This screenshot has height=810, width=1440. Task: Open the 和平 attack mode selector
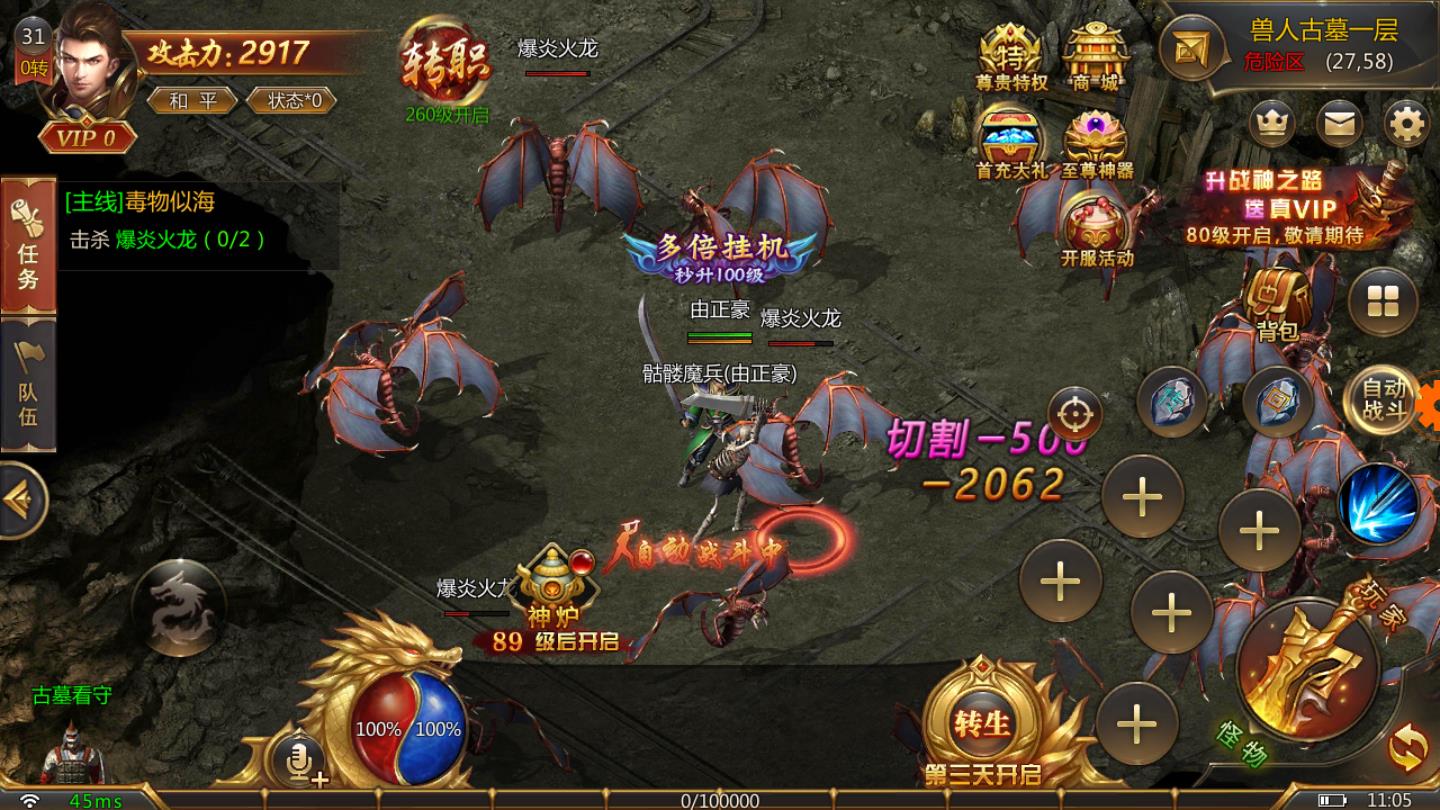193,101
